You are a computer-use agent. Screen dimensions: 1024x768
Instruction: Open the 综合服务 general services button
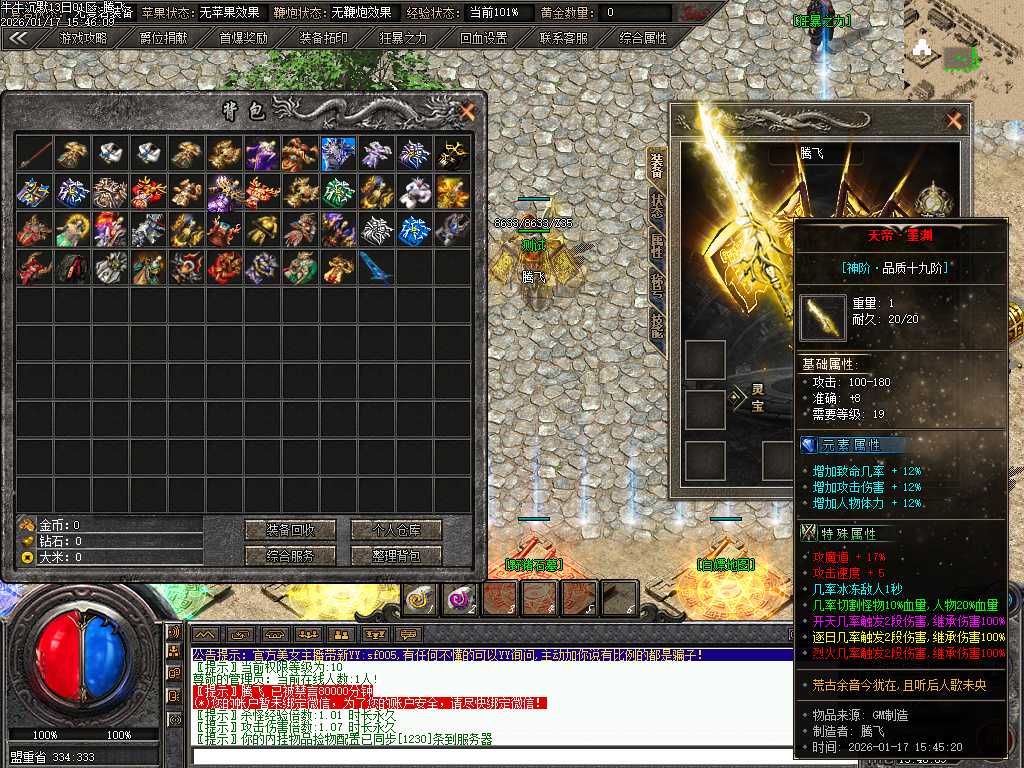pos(292,556)
